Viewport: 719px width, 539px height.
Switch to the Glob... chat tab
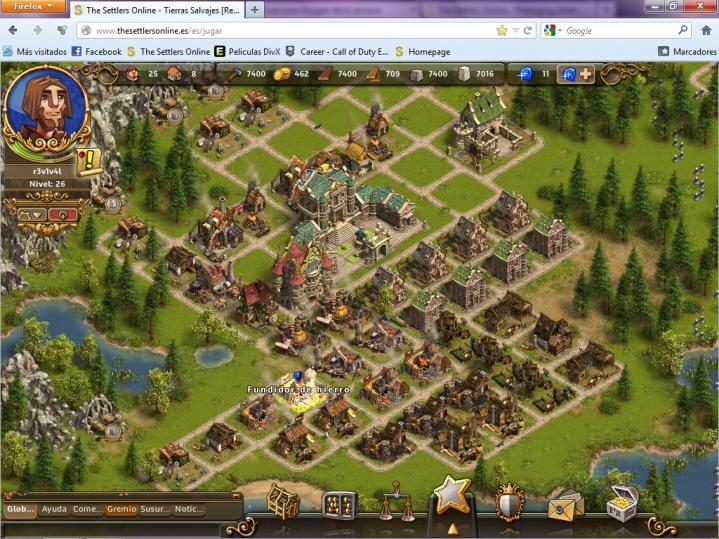[20, 509]
